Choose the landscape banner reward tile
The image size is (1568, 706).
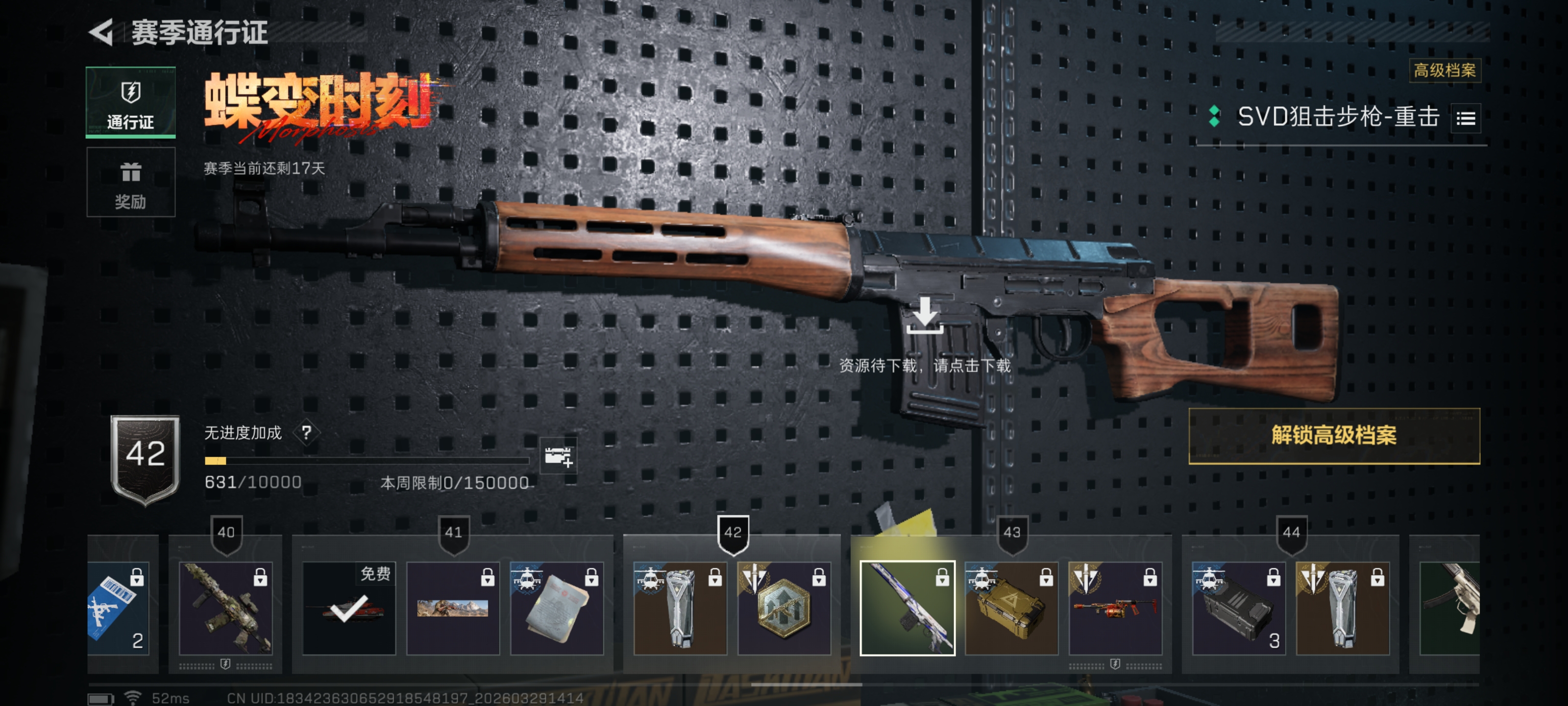453,608
